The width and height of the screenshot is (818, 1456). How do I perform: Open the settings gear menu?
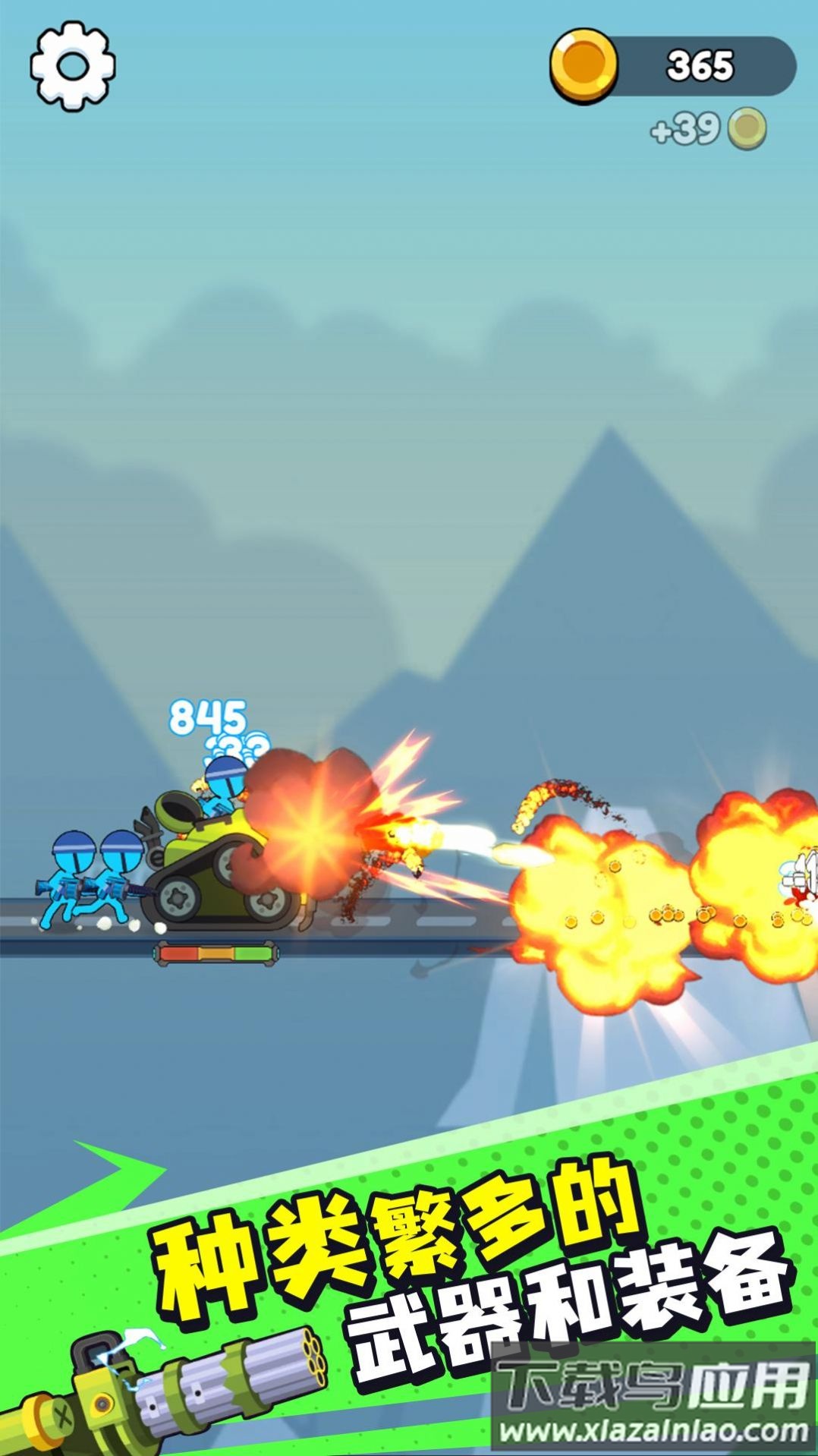coord(73,66)
